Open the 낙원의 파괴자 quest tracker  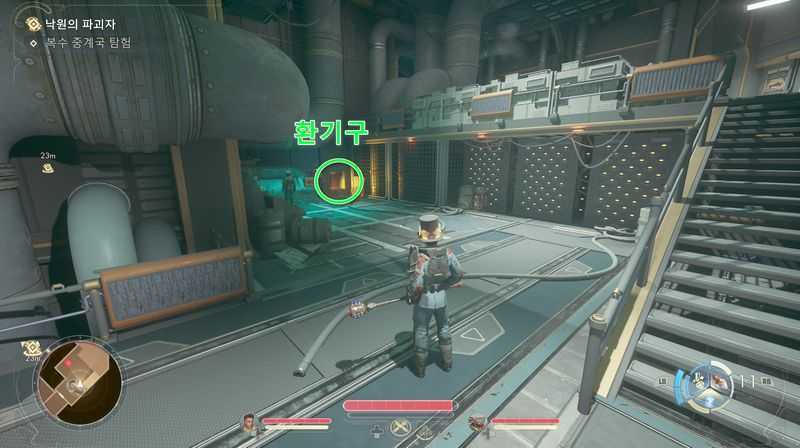[x=60, y=20]
